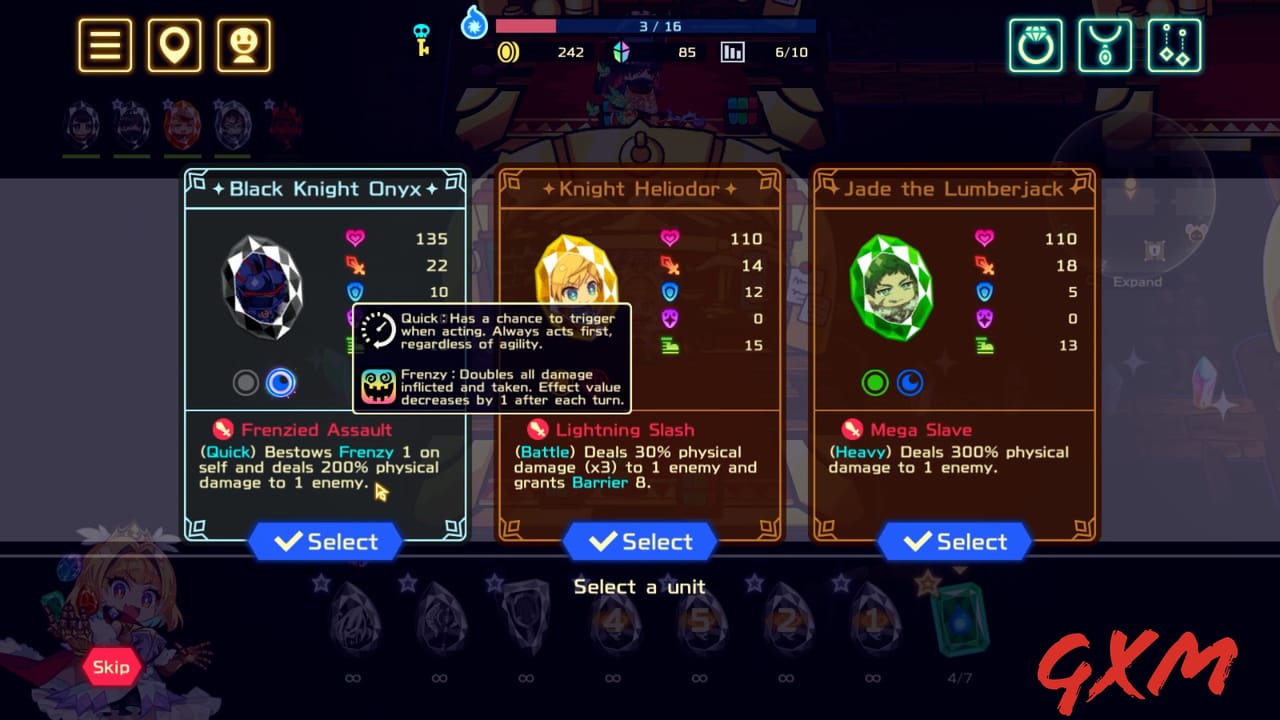Toggle the blue moon under Jade the Lumberjack
The image size is (1280, 720).
[910, 382]
